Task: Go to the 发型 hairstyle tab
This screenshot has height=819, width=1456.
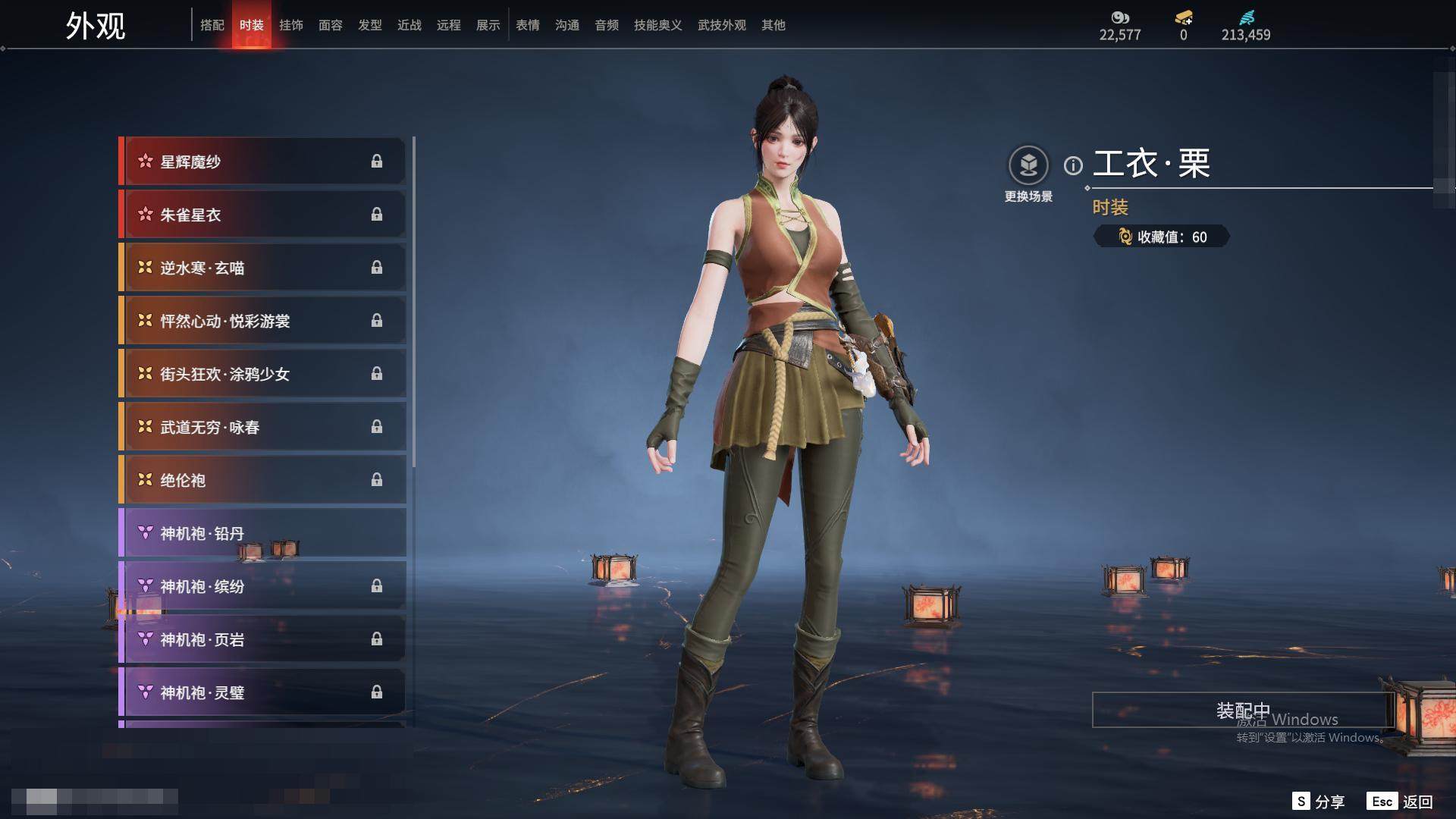Action: [x=370, y=25]
